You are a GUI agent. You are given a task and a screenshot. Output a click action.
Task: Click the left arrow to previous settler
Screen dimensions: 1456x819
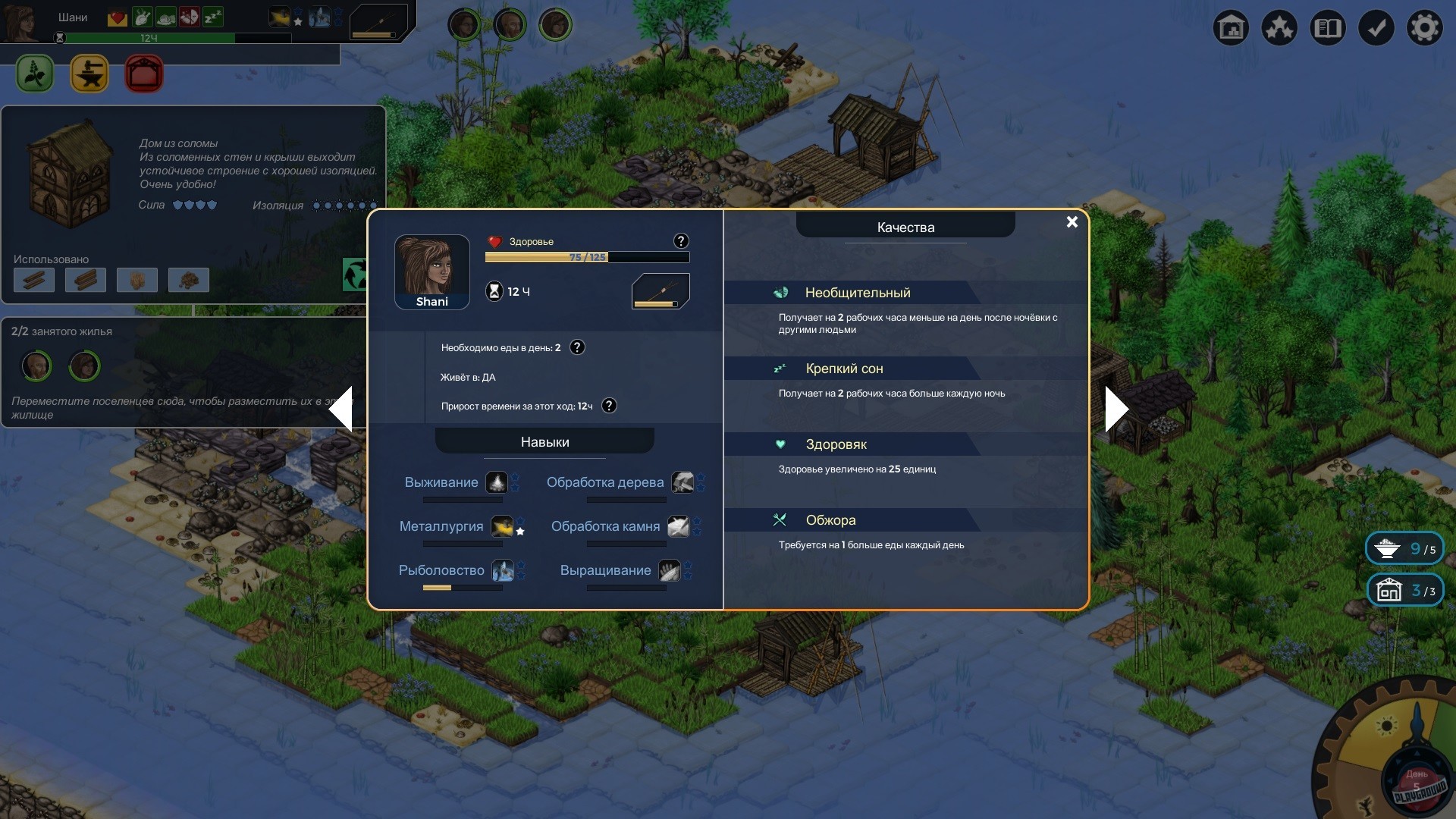click(x=343, y=409)
